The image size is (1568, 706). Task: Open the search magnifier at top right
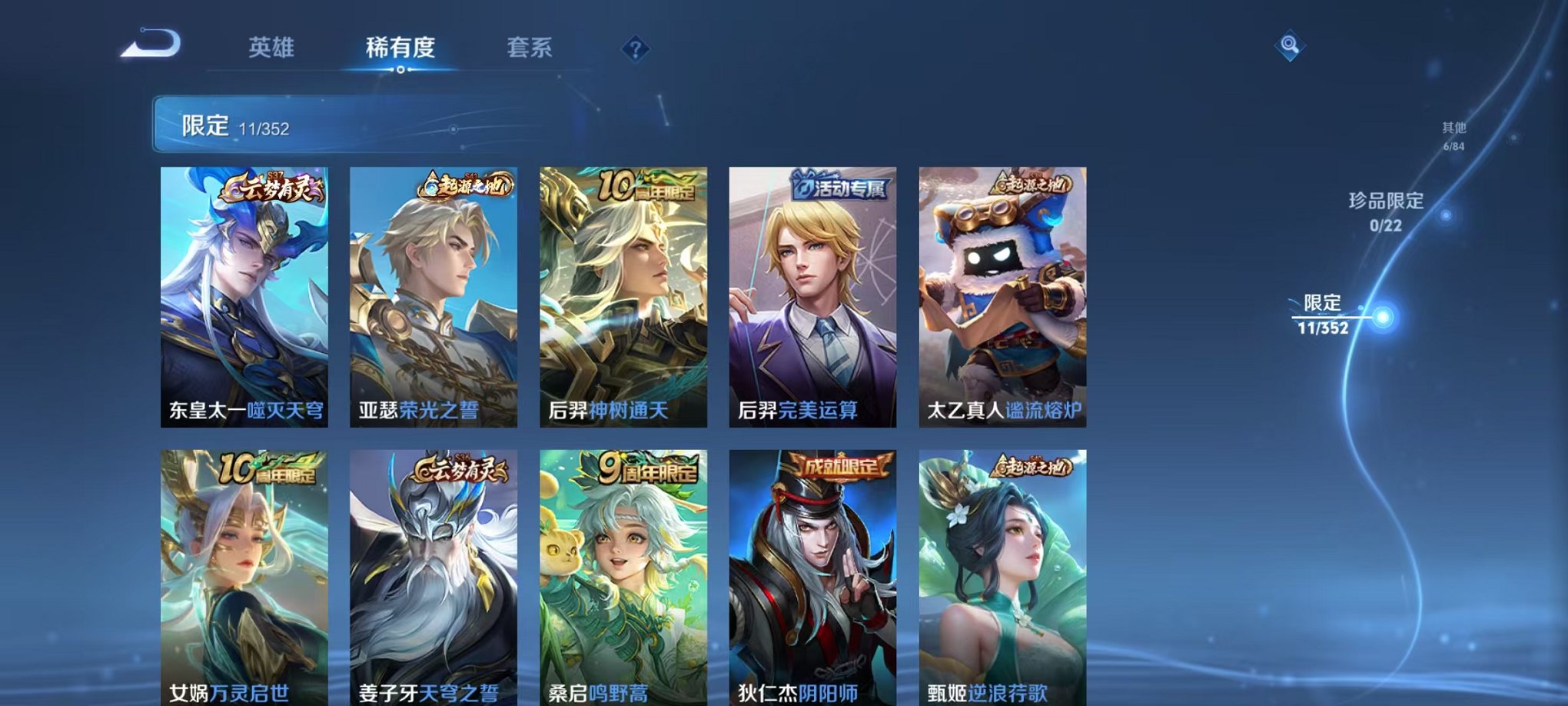point(1291,45)
